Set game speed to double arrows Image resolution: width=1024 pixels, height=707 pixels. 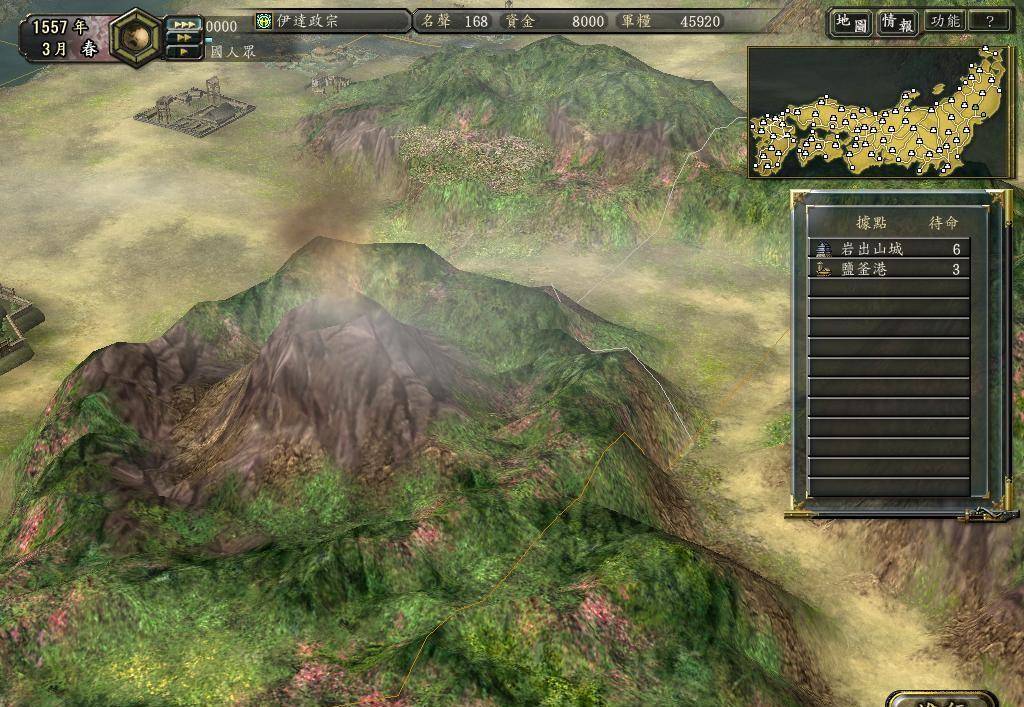[184, 38]
